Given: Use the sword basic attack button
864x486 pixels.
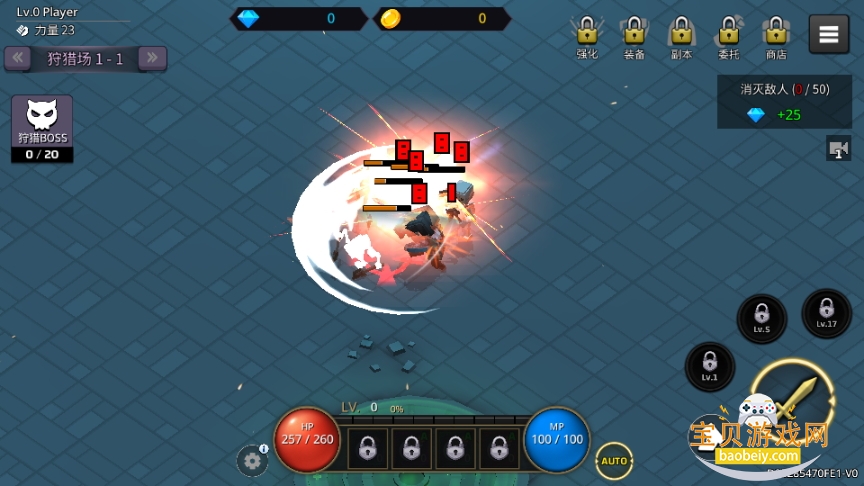Looking at the screenshot, I should click(793, 400).
